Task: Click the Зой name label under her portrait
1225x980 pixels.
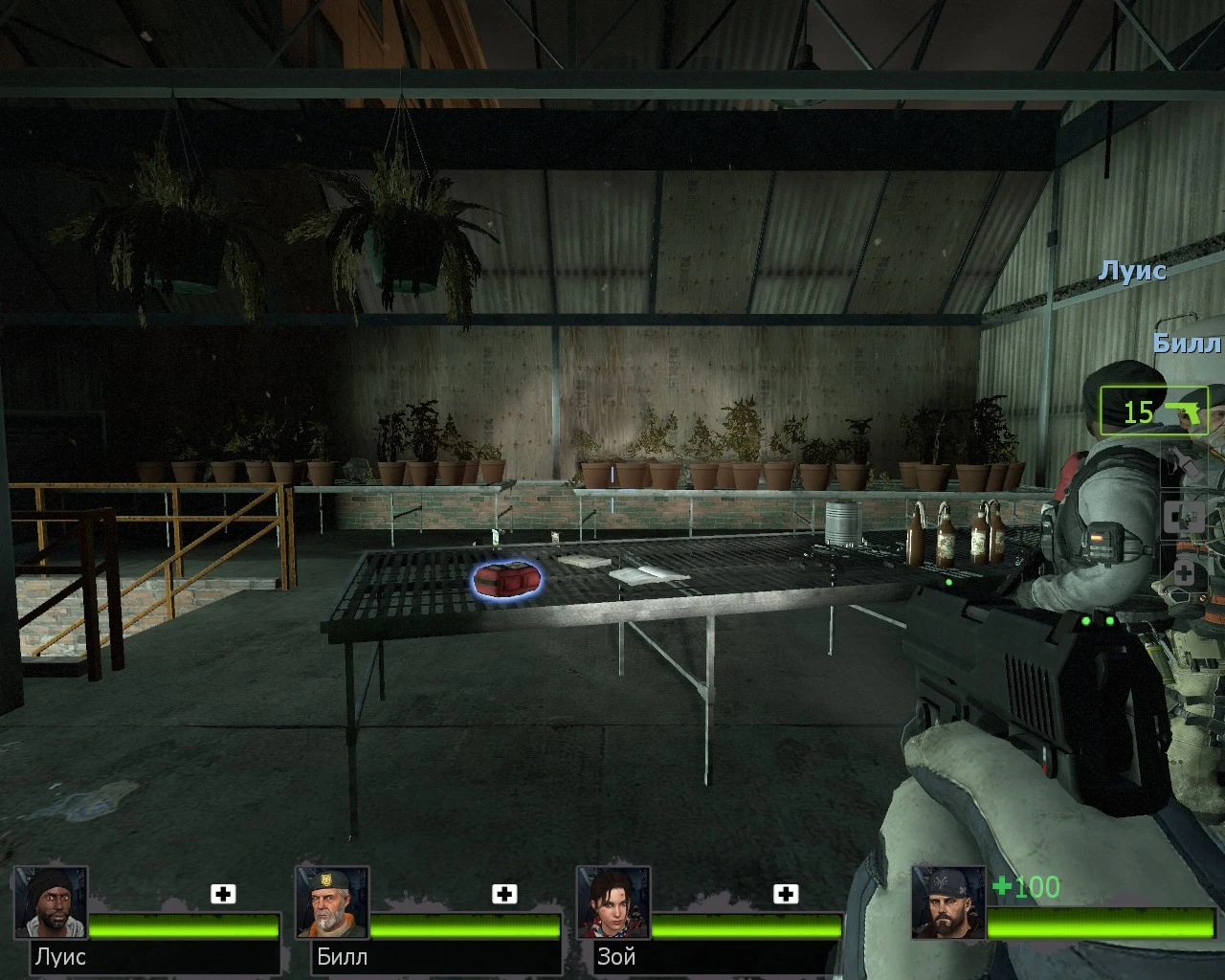Action: pos(616,956)
